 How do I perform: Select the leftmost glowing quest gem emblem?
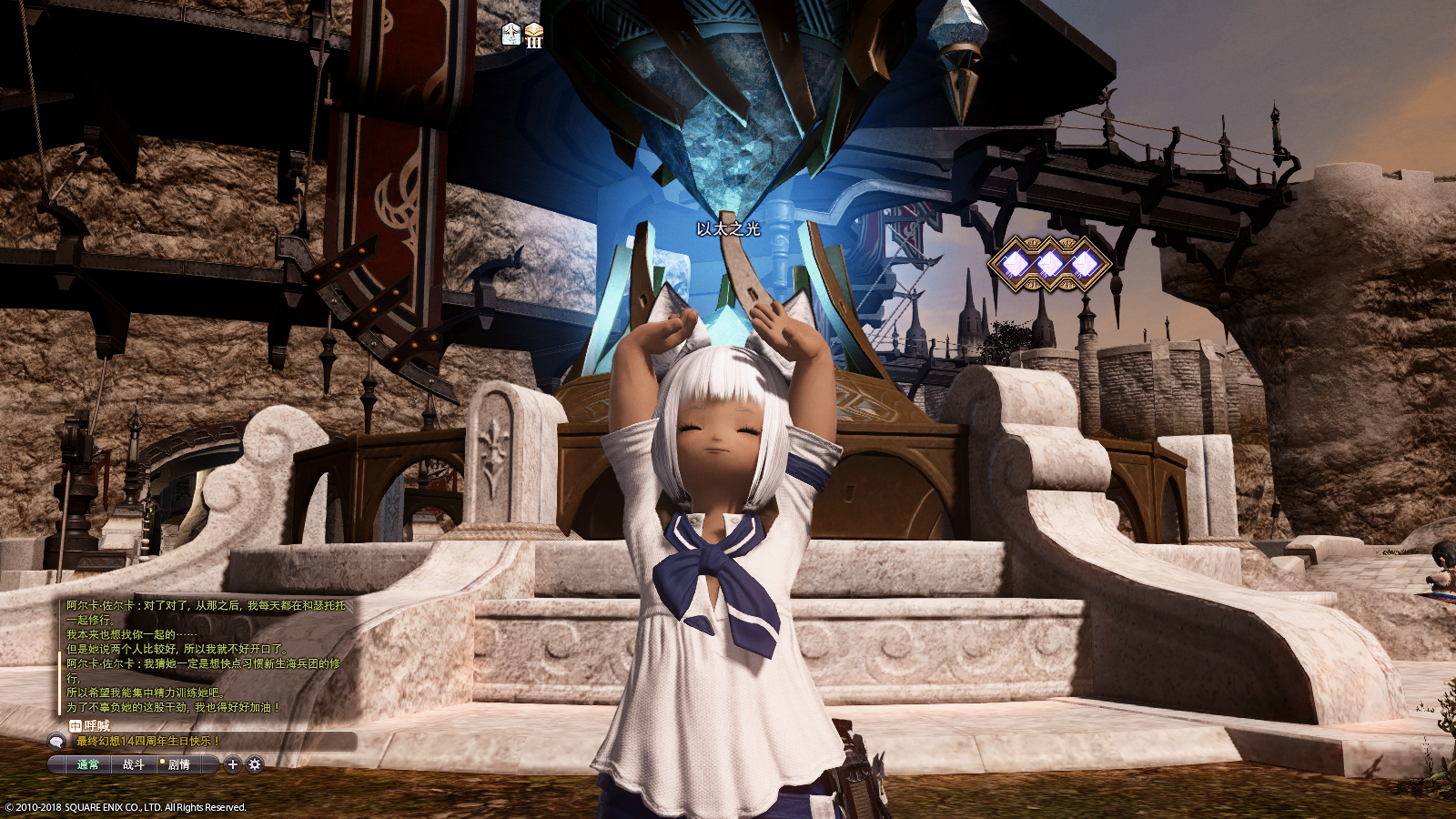[x=1014, y=264]
